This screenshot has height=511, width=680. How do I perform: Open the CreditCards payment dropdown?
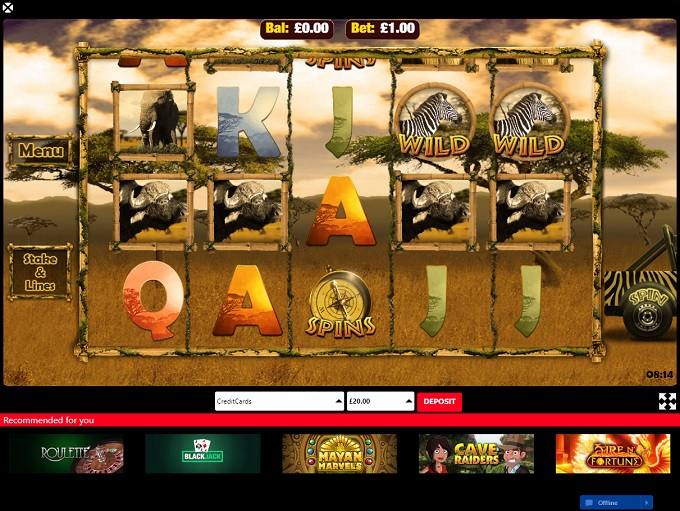[278, 401]
